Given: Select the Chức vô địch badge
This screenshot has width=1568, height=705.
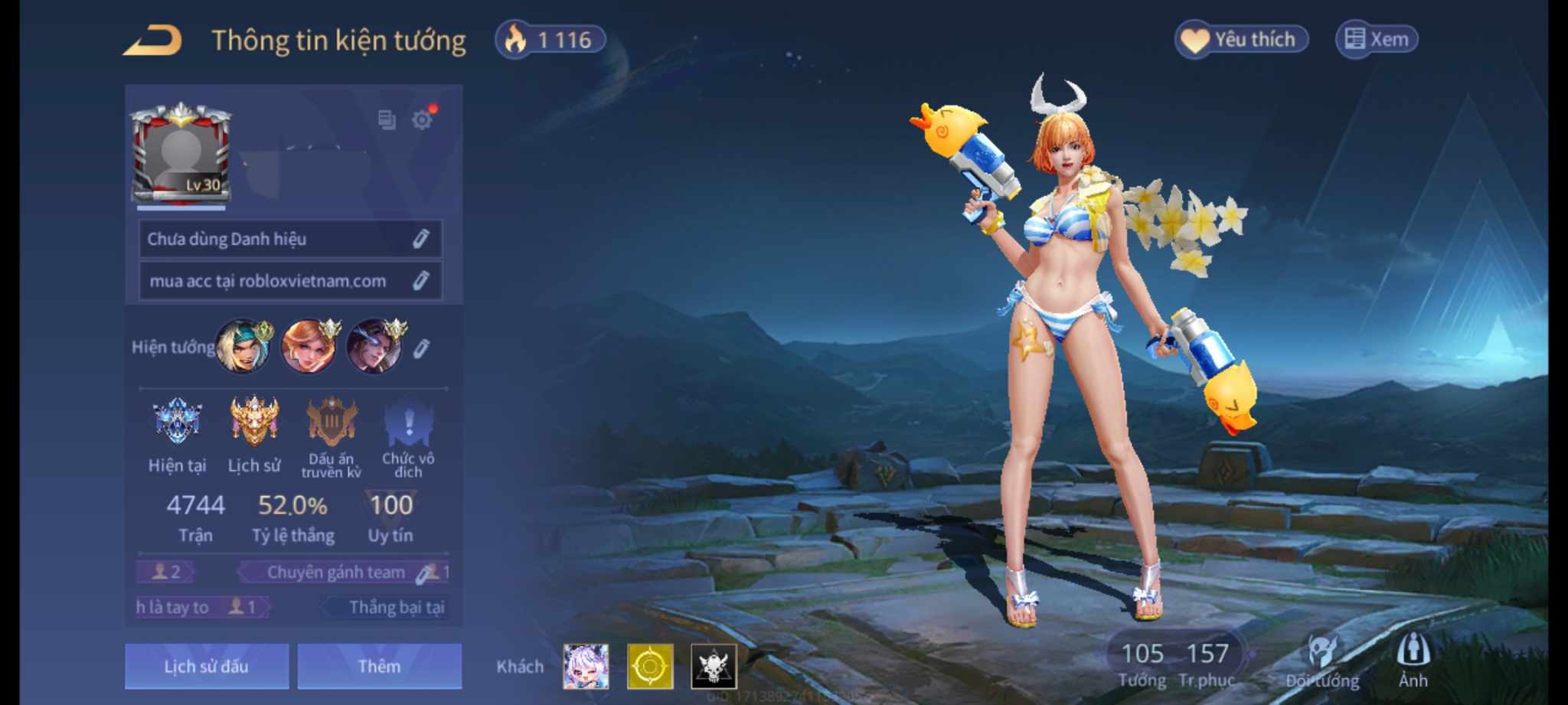Looking at the screenshot, I should pyautogui.click(x=408, y=425).
